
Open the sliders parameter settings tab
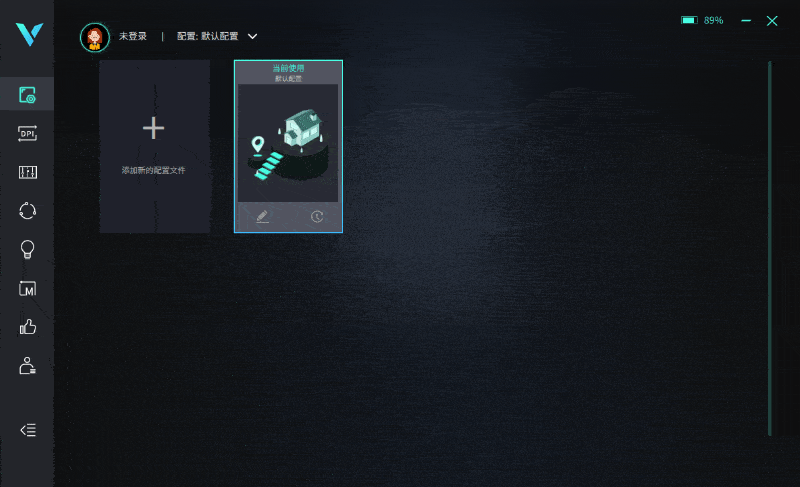point(27,172)
